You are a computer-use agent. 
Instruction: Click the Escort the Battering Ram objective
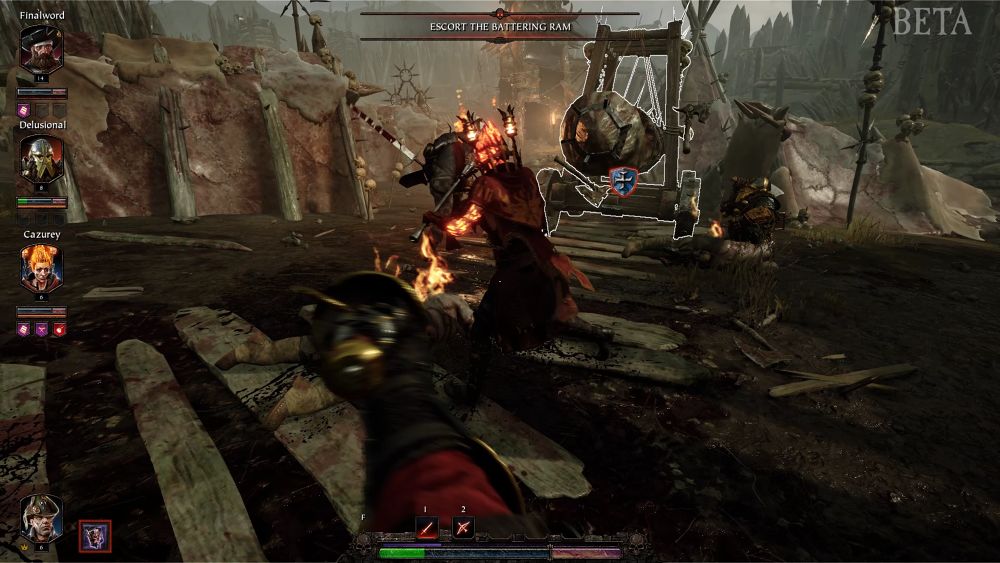click(x=500, y=27)
